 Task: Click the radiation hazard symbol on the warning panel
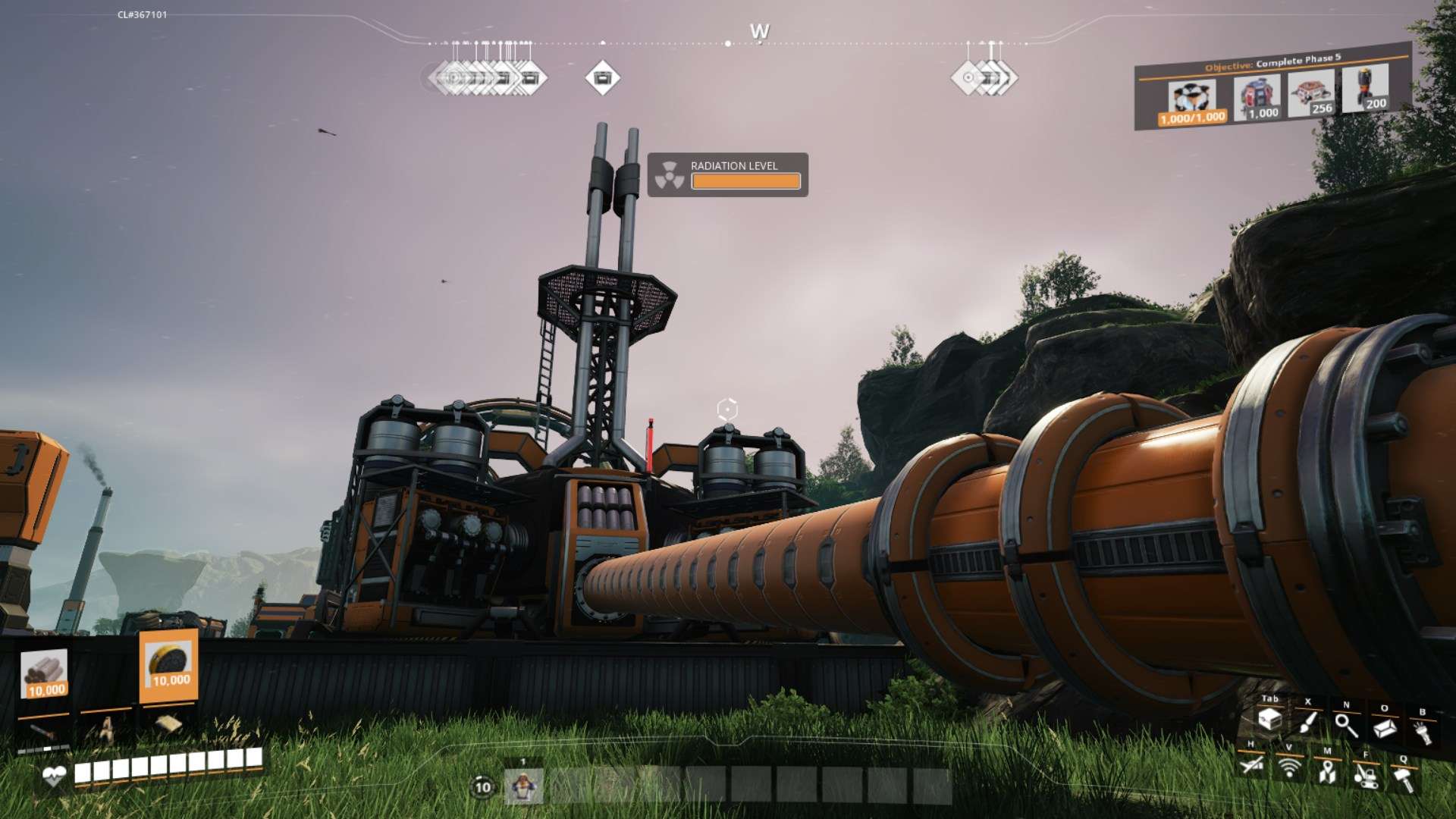point(670,174)
